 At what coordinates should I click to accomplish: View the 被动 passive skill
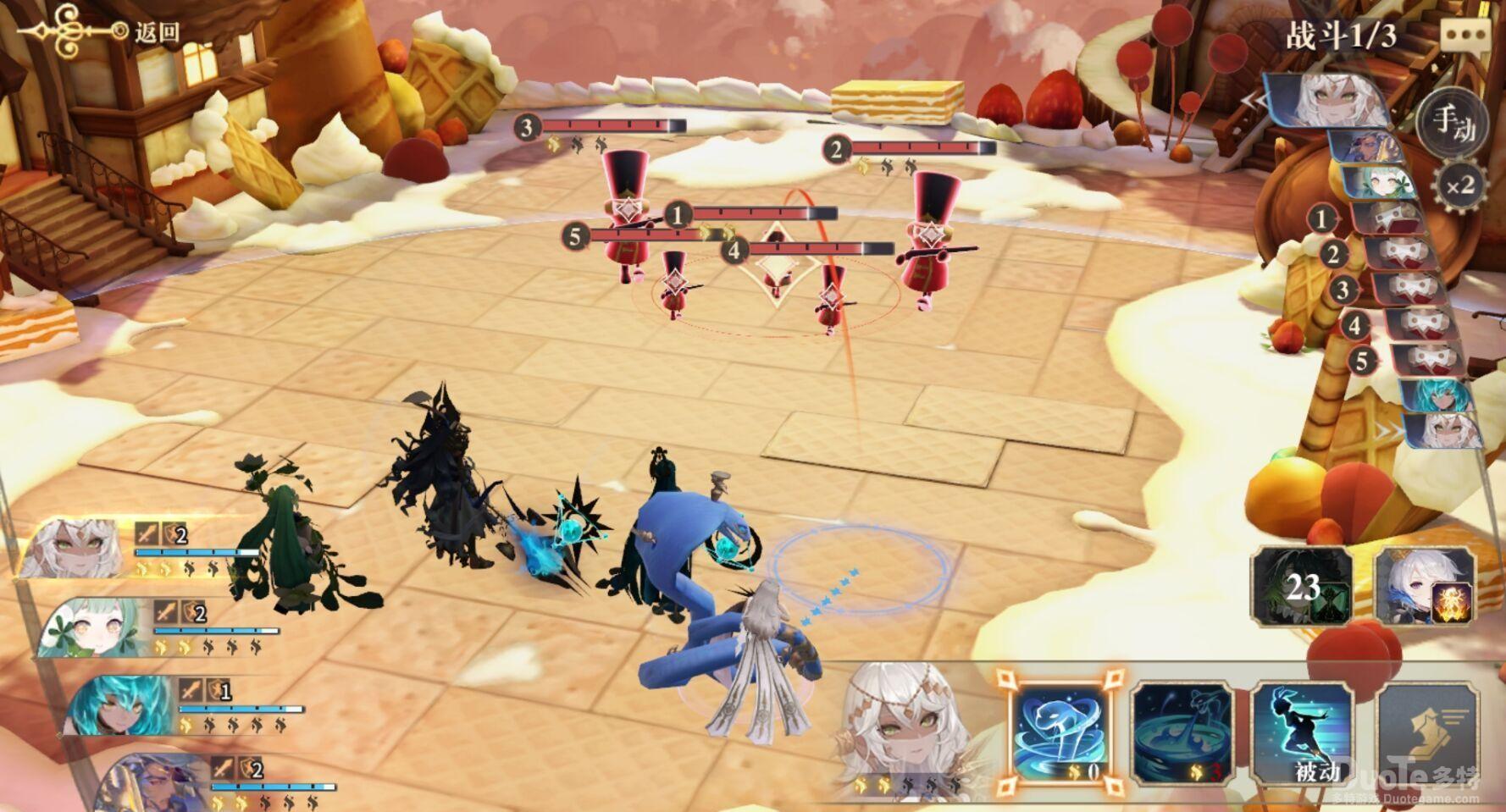point(1303,732)
